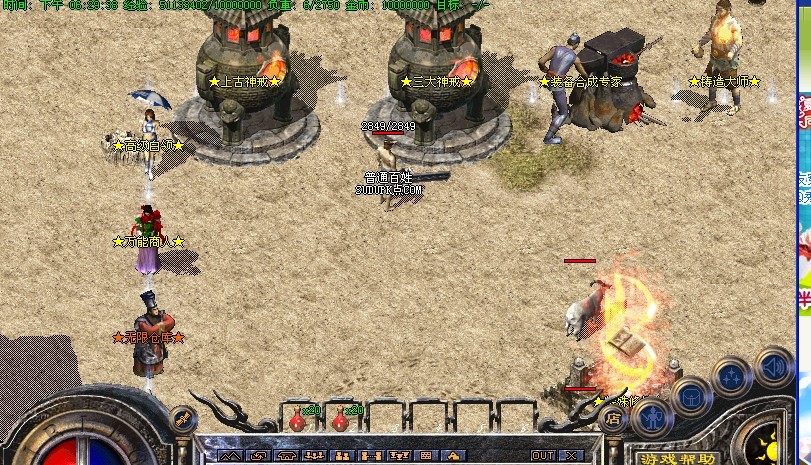Open the 游戏帮助 game help button

pos(677,458)
